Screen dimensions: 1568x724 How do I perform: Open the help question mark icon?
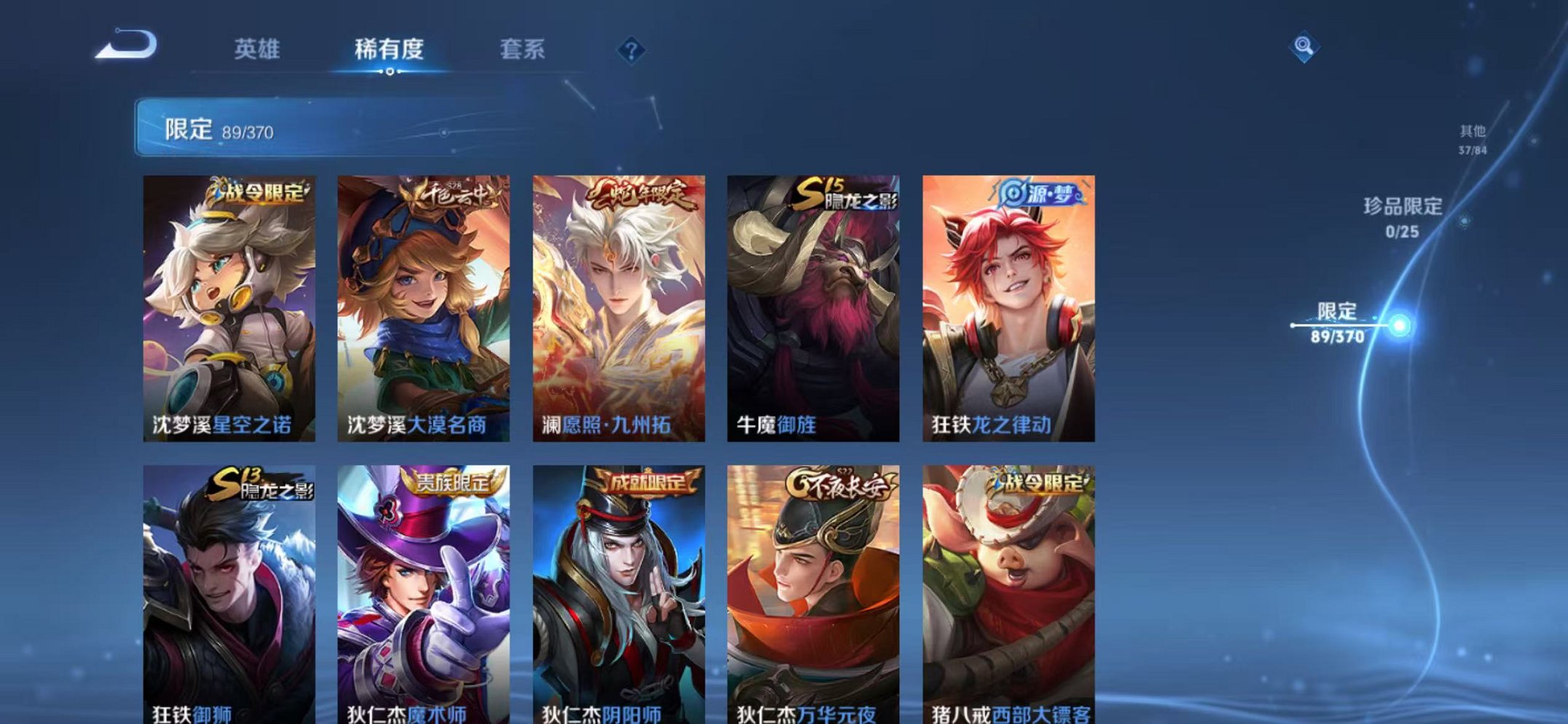point(631,50)
